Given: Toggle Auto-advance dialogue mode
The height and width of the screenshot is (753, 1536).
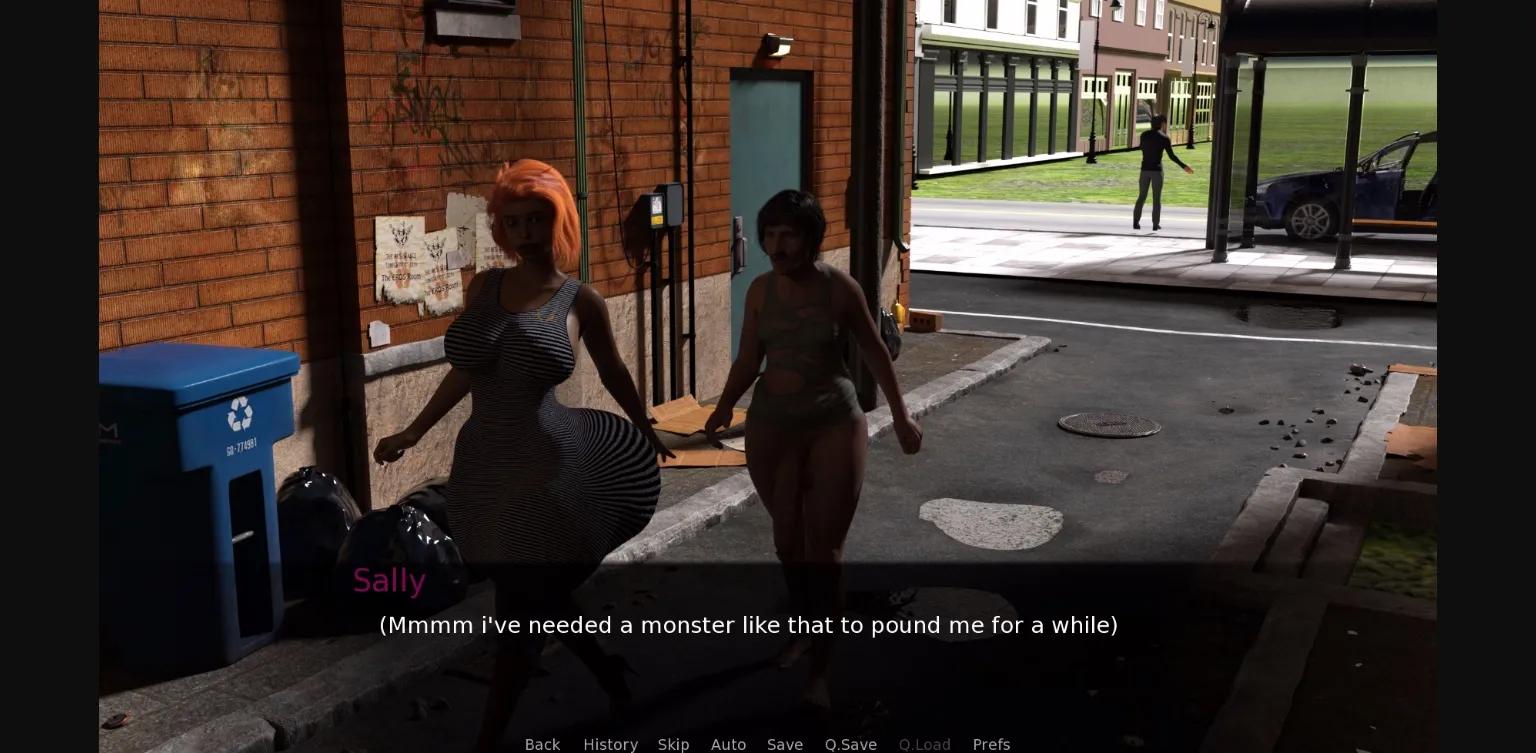Looking at the screenshot, I should [x=728, y=745].
